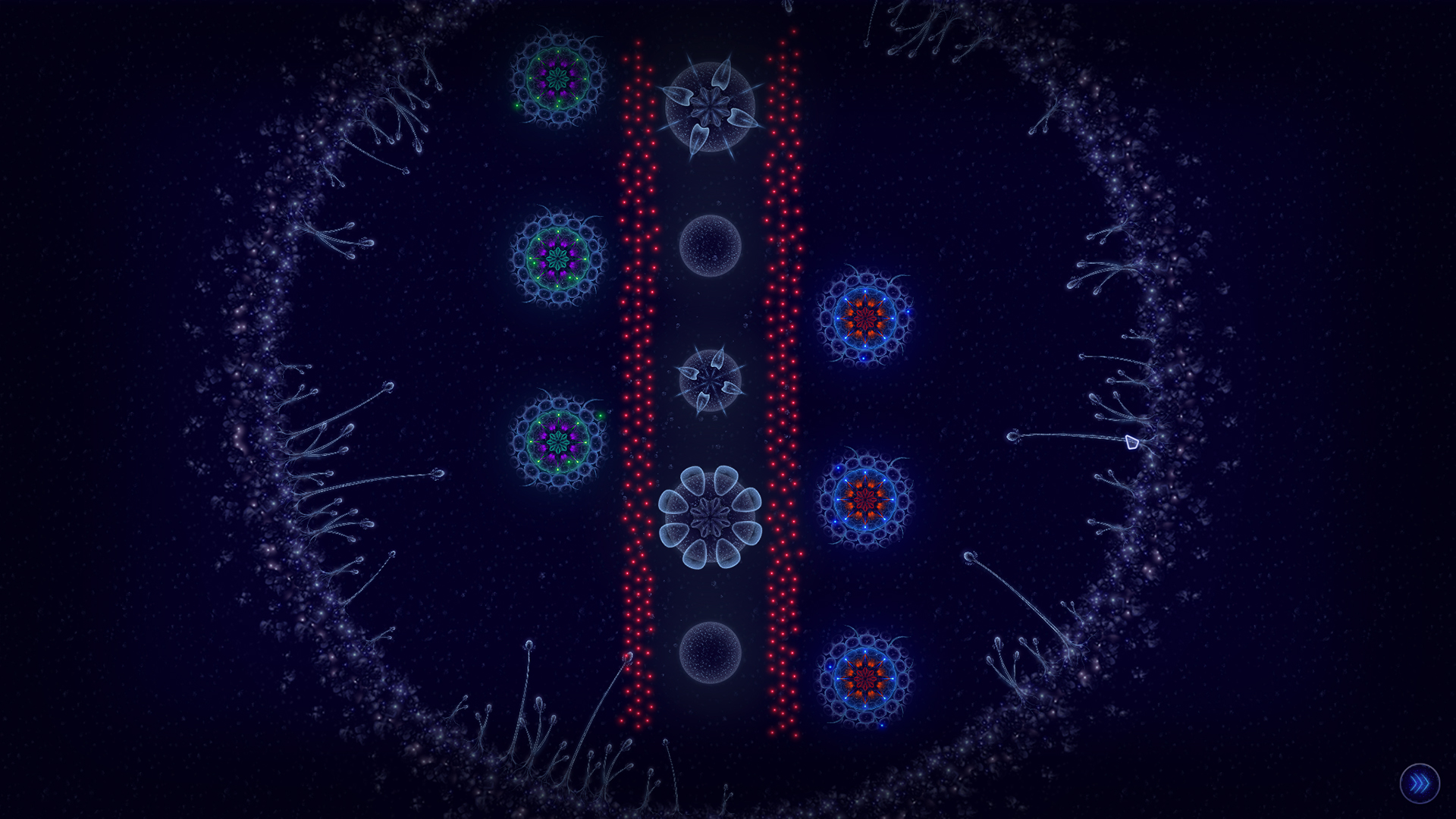Screen dimensions: 1456x819
Task: Click the left red particle barrier chain
Action: [637, 379]
